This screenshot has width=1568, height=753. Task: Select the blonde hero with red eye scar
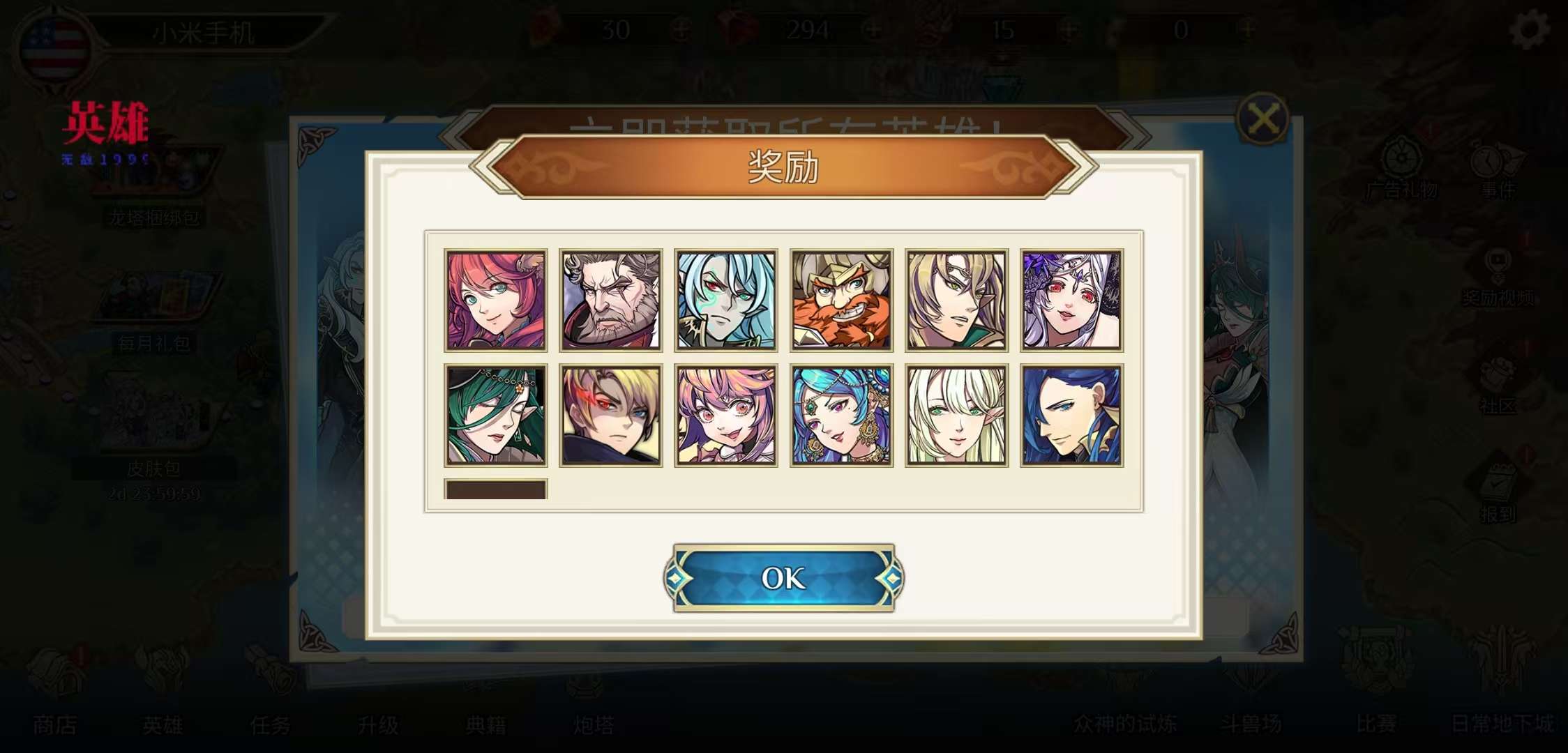611,416
